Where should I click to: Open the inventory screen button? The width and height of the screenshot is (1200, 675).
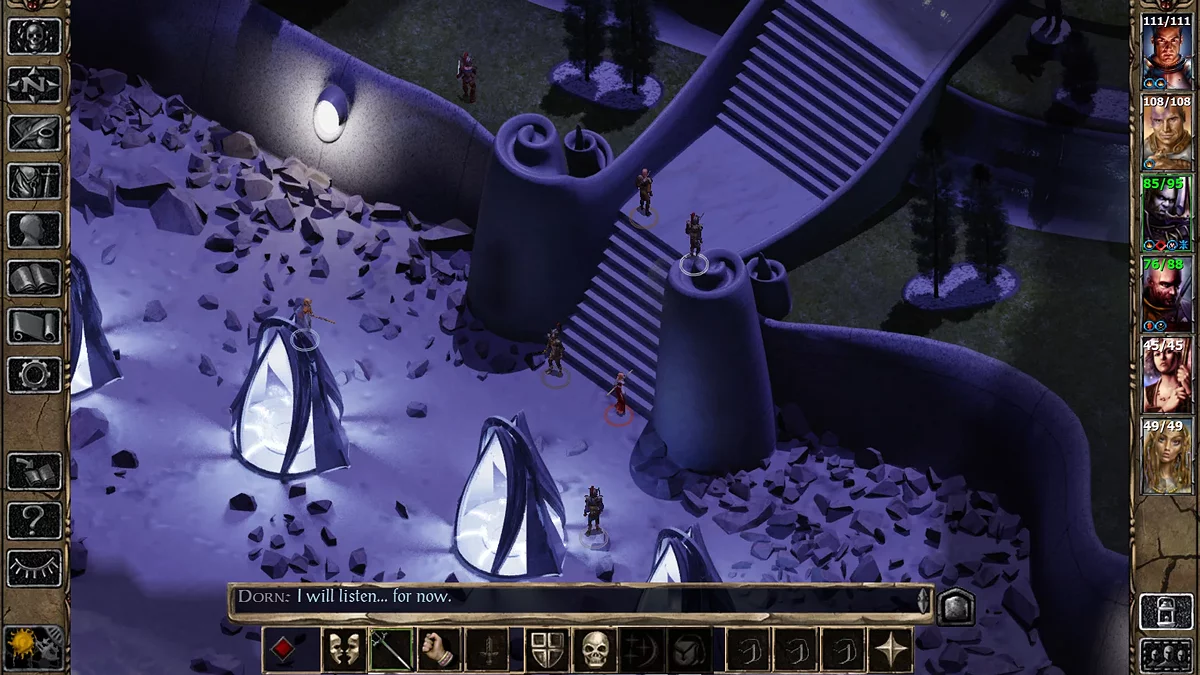click(x=34, y=181)
